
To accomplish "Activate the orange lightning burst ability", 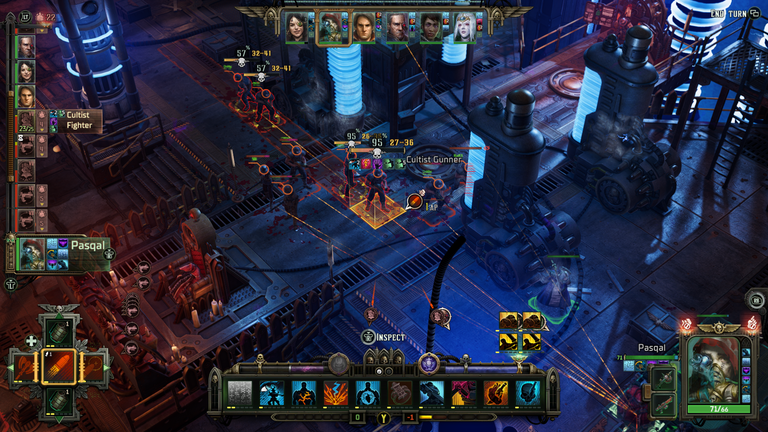I will coord(335,393).
